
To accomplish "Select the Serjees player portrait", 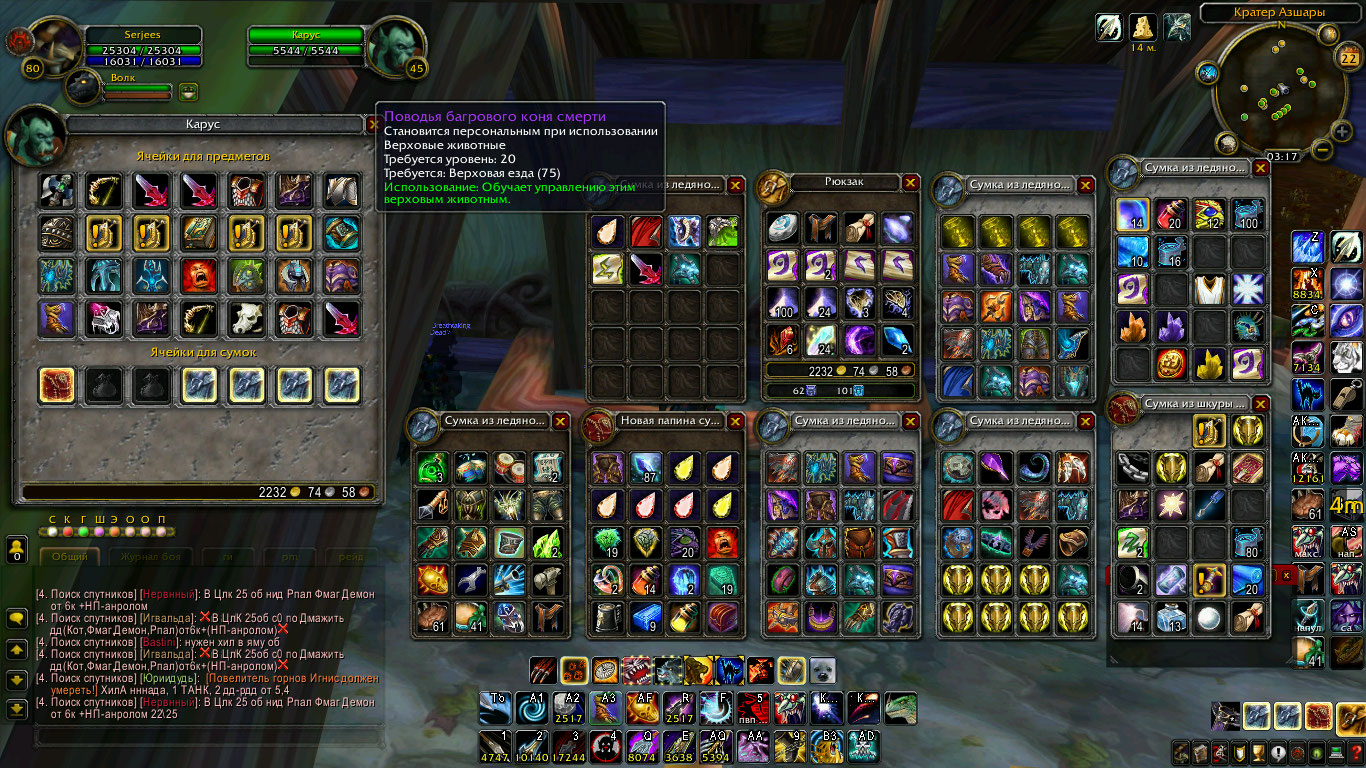I will pos(51,41).
